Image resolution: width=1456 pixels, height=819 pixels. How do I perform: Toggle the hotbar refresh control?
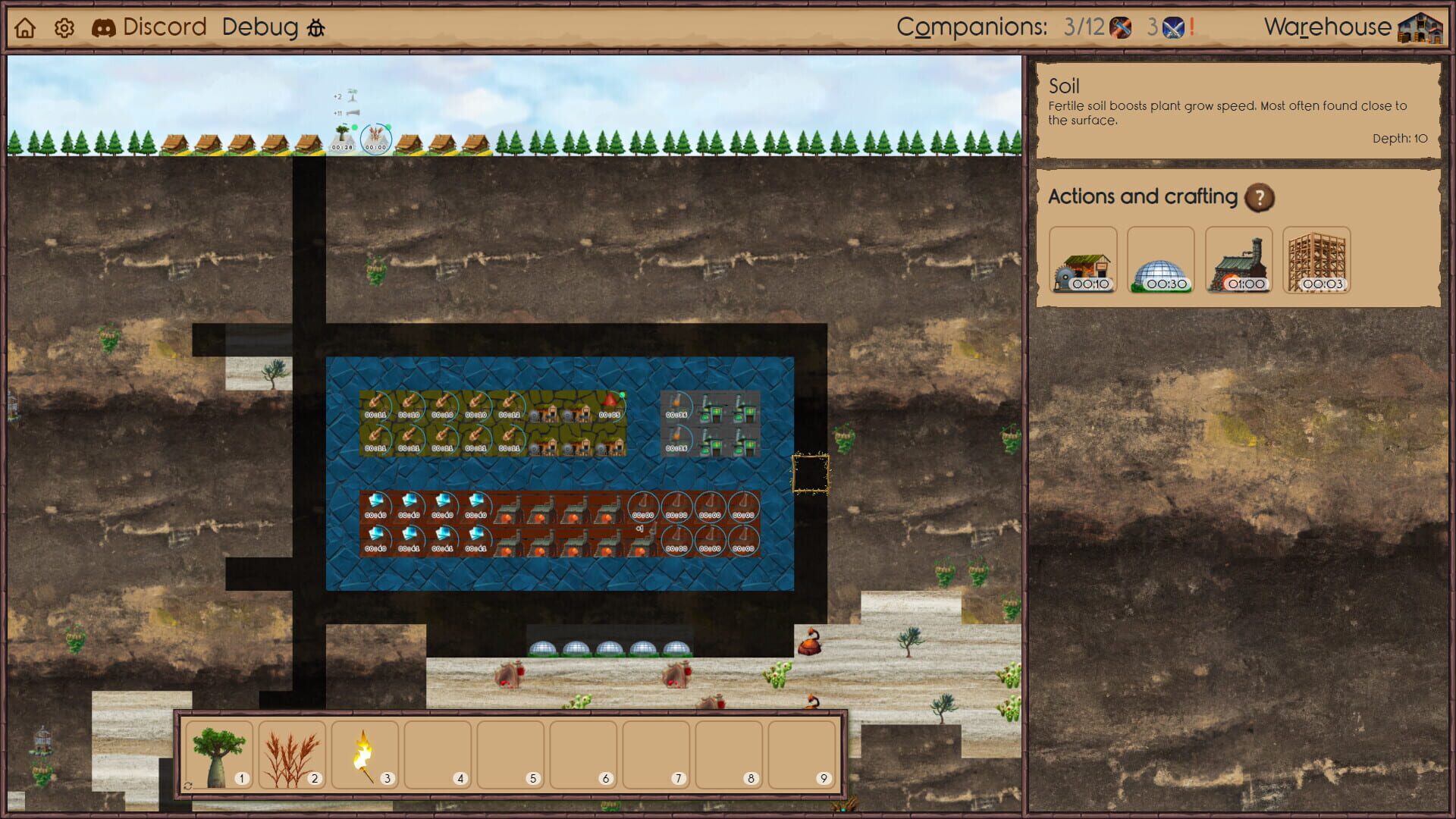point(187,786)
